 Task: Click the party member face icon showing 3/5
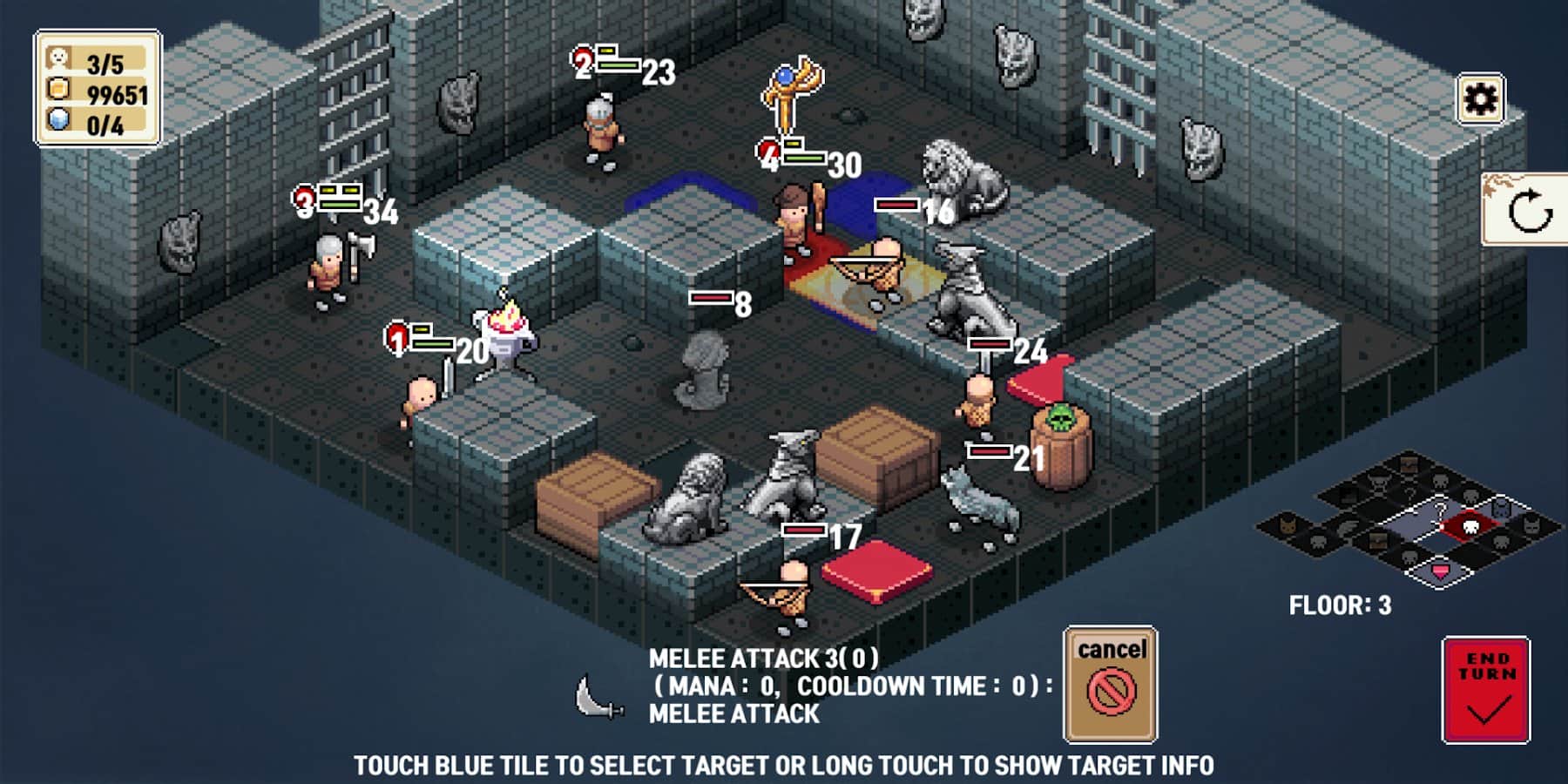click(59, 59)
